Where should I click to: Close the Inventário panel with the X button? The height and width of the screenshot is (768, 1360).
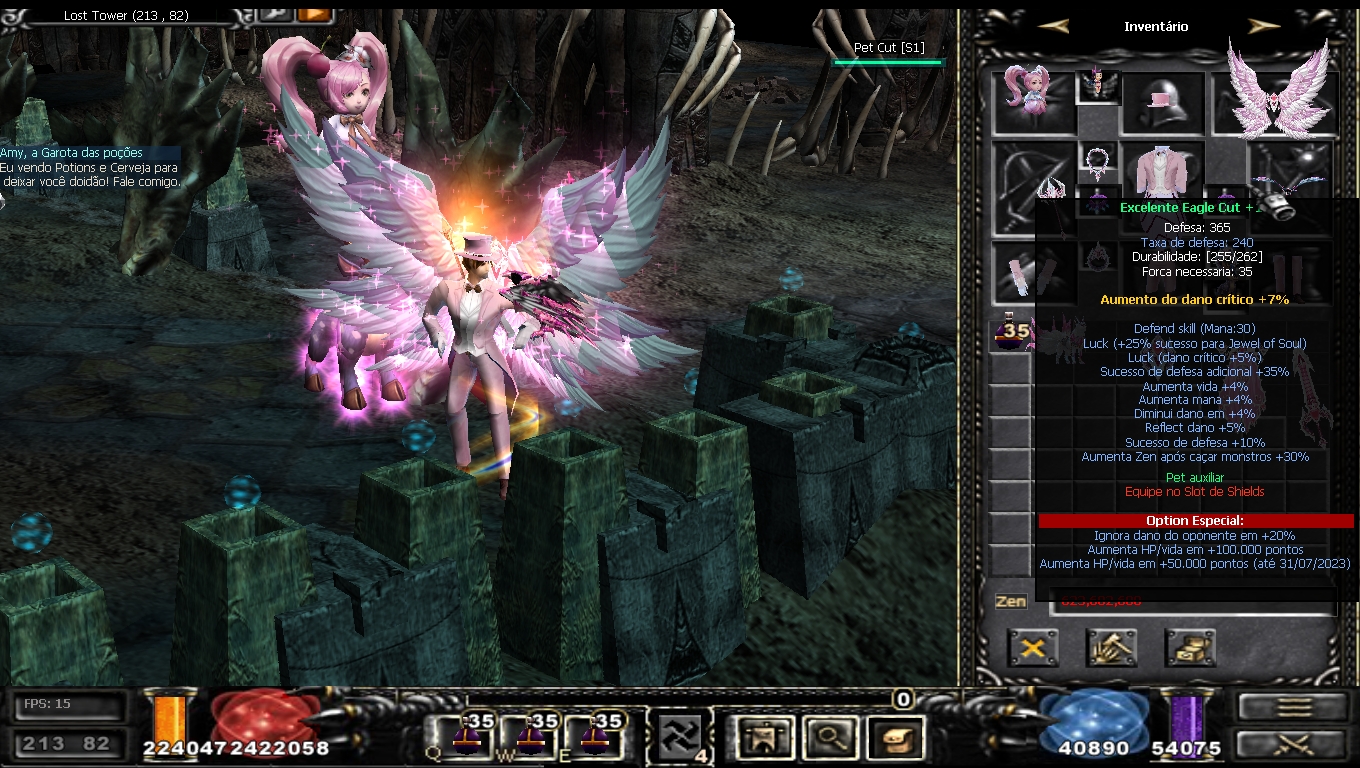point(1033,648)
